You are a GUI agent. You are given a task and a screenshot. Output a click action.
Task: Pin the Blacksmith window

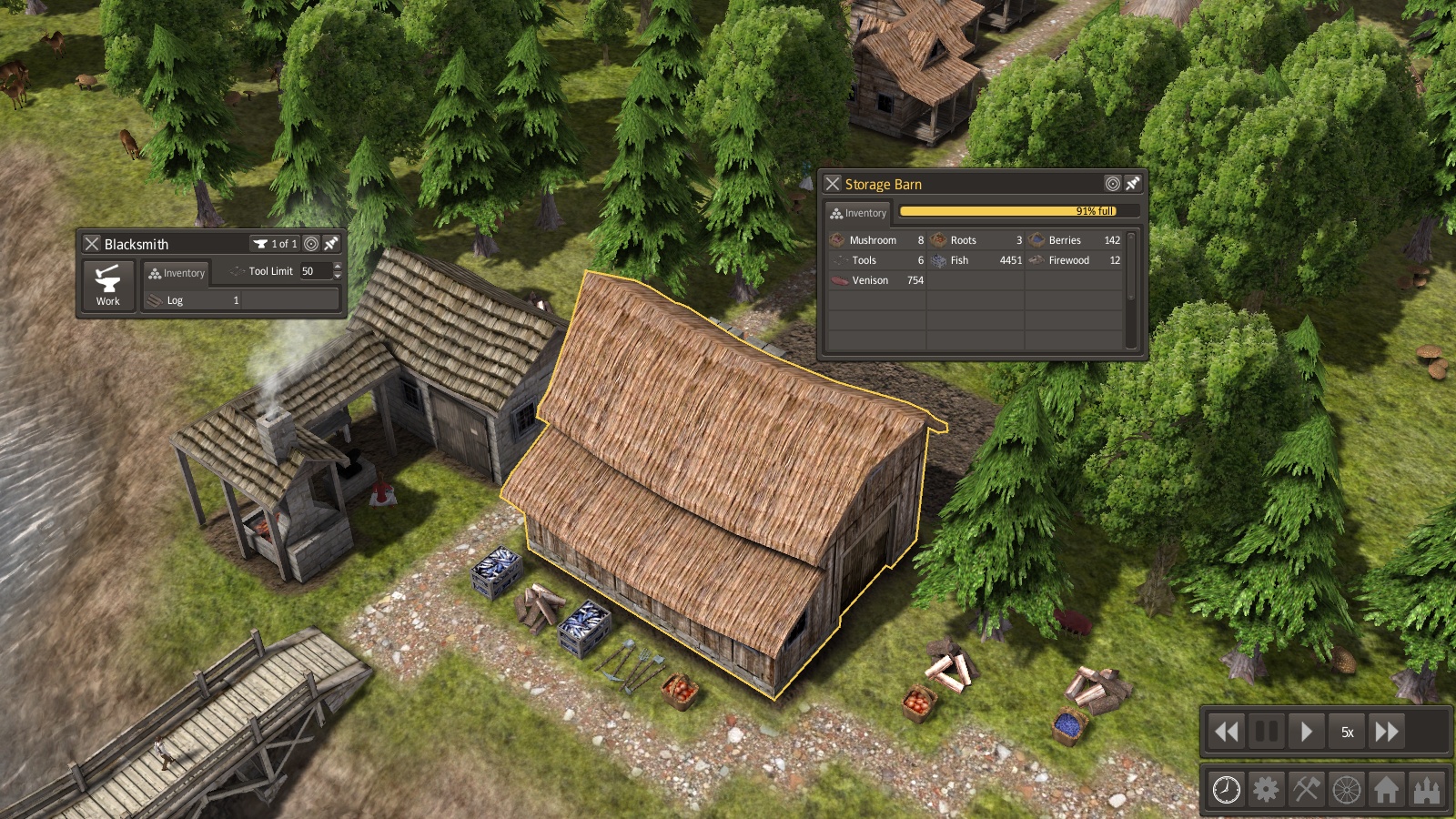tap(331, 244)
